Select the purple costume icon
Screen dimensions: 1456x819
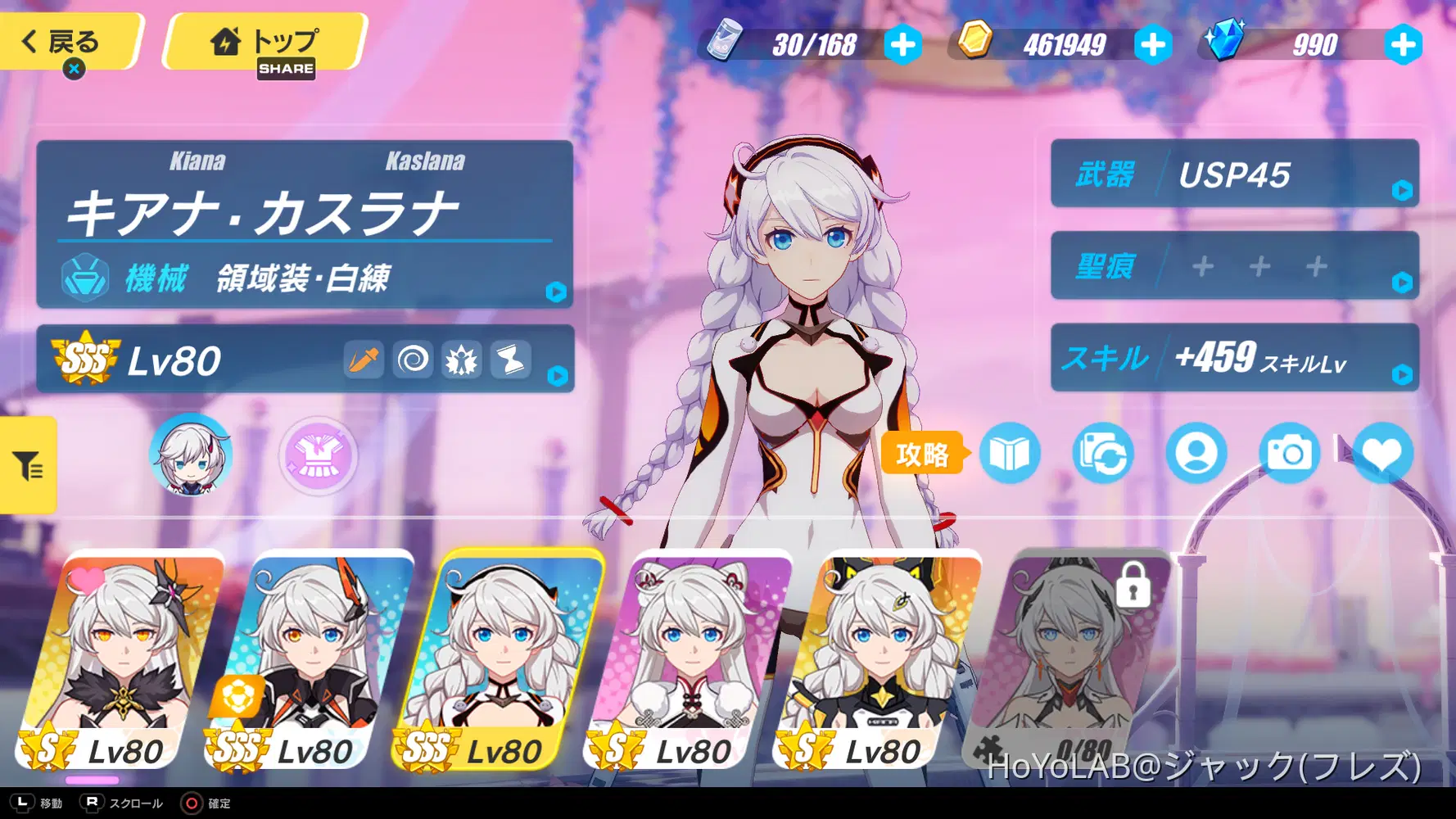tap(317, 457)
